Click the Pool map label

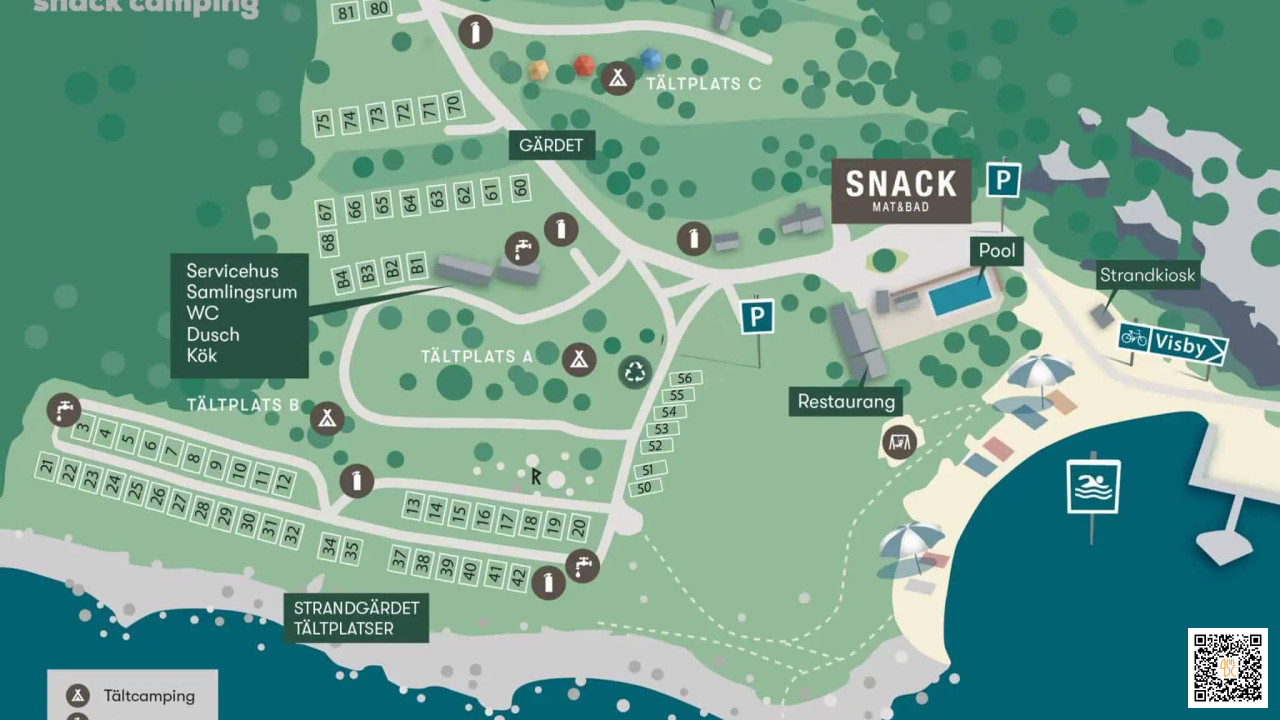tap(996, 251)
